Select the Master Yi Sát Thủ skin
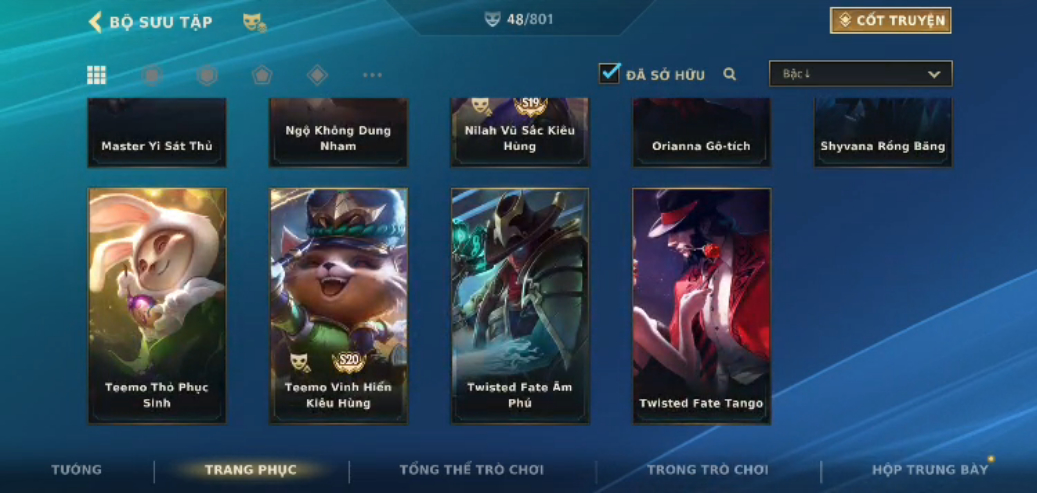This screenshot has height=493, width=1037. [157, 133]
